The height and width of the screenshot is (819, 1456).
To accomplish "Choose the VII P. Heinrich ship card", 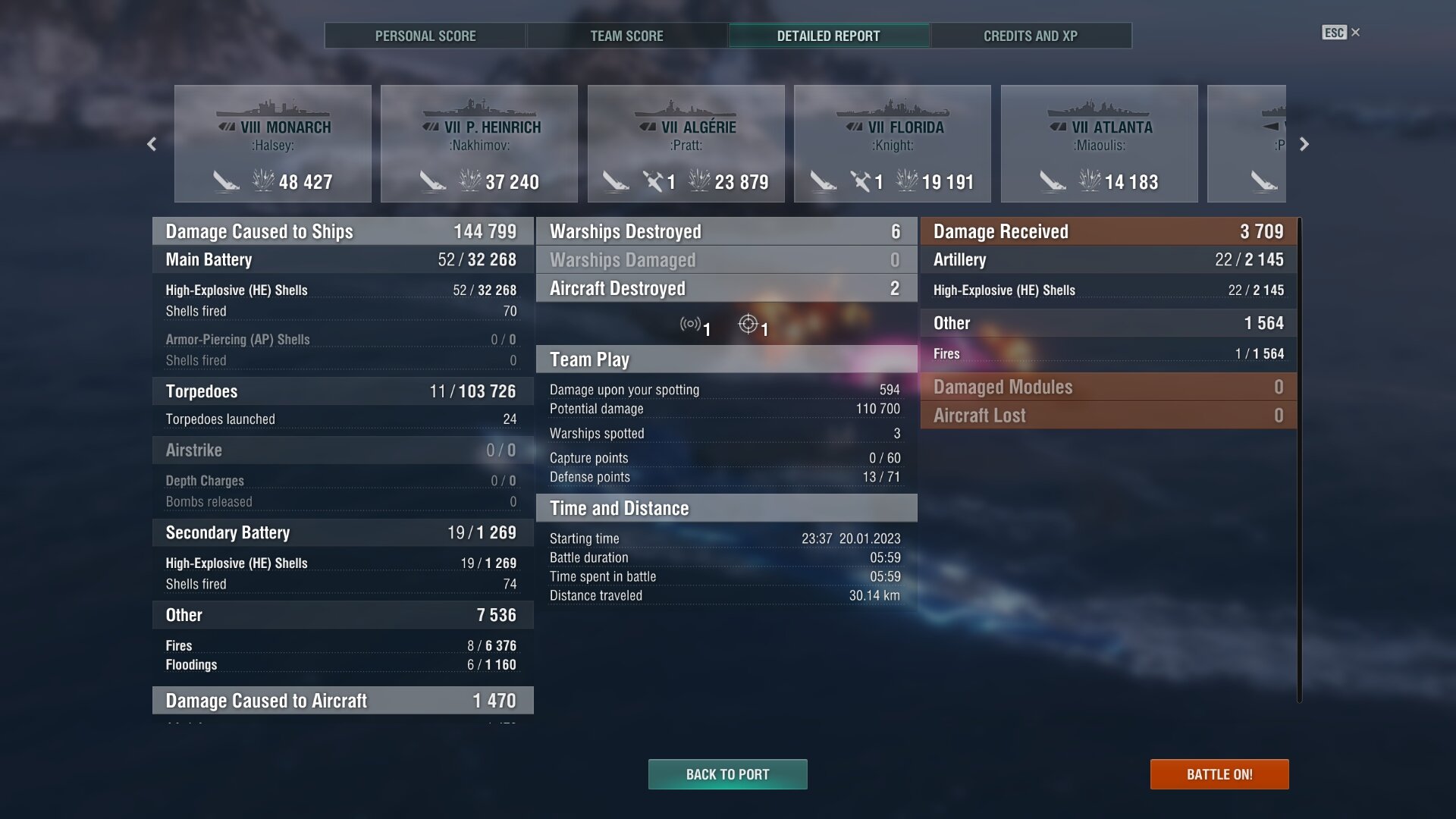I will pos(479,144).
